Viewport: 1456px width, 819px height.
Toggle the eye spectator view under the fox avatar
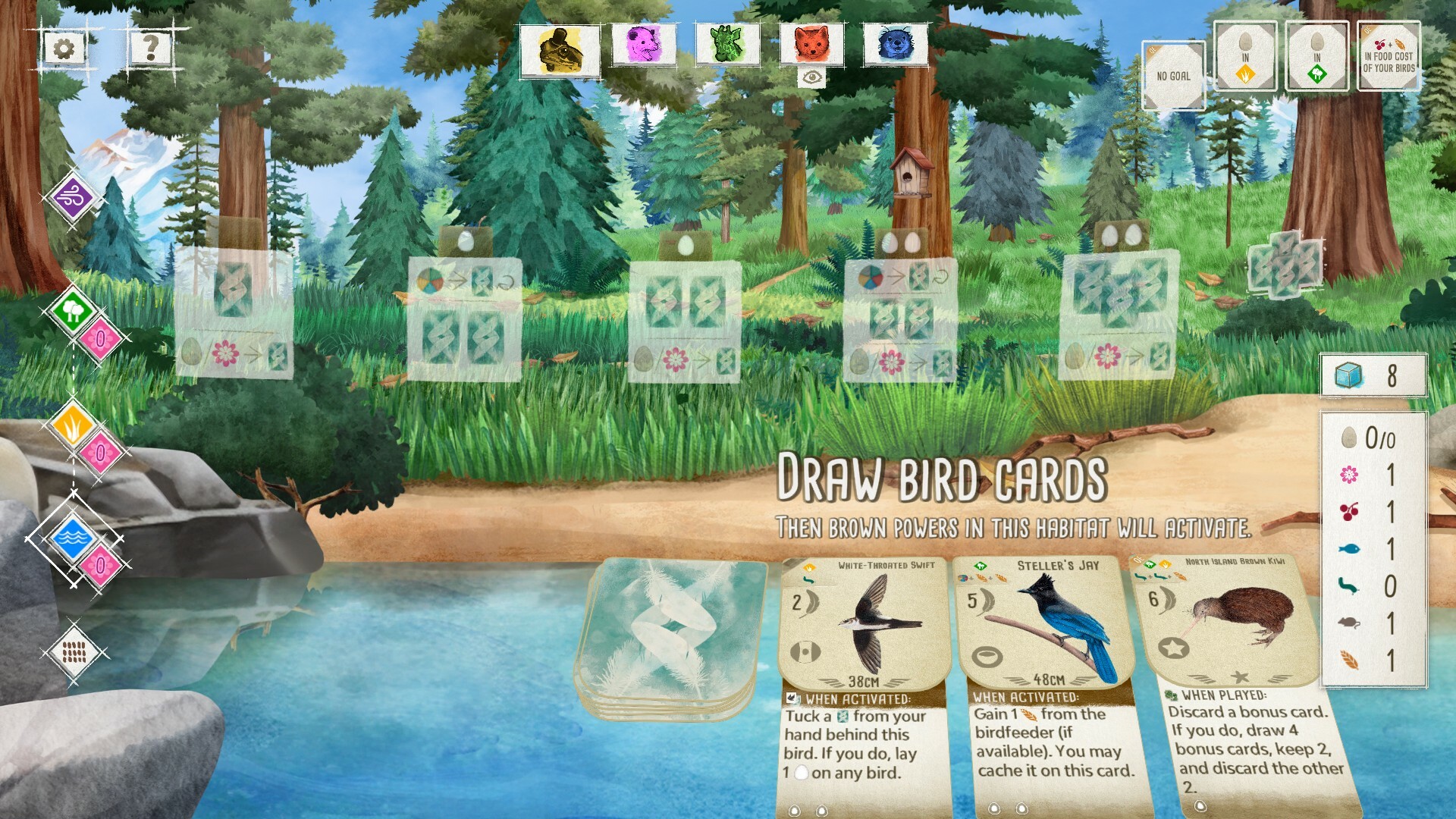click(813, 76)
